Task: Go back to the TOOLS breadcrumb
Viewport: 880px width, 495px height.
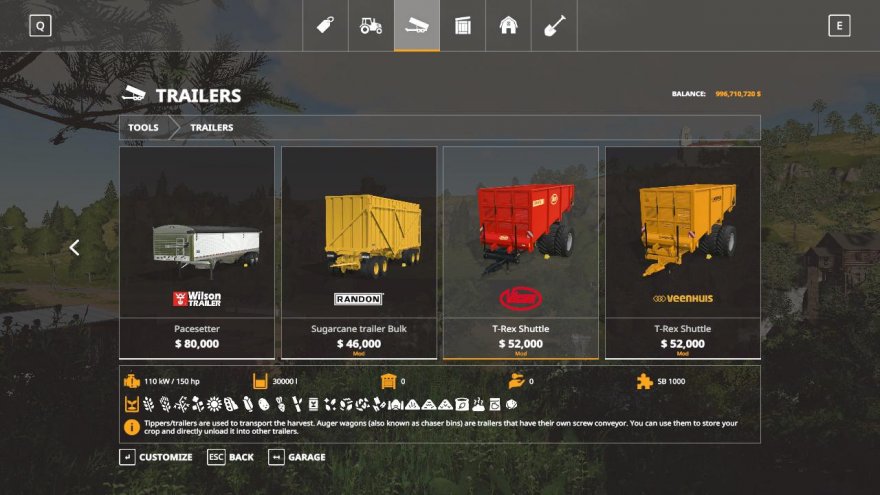Action: pos(144,128)
